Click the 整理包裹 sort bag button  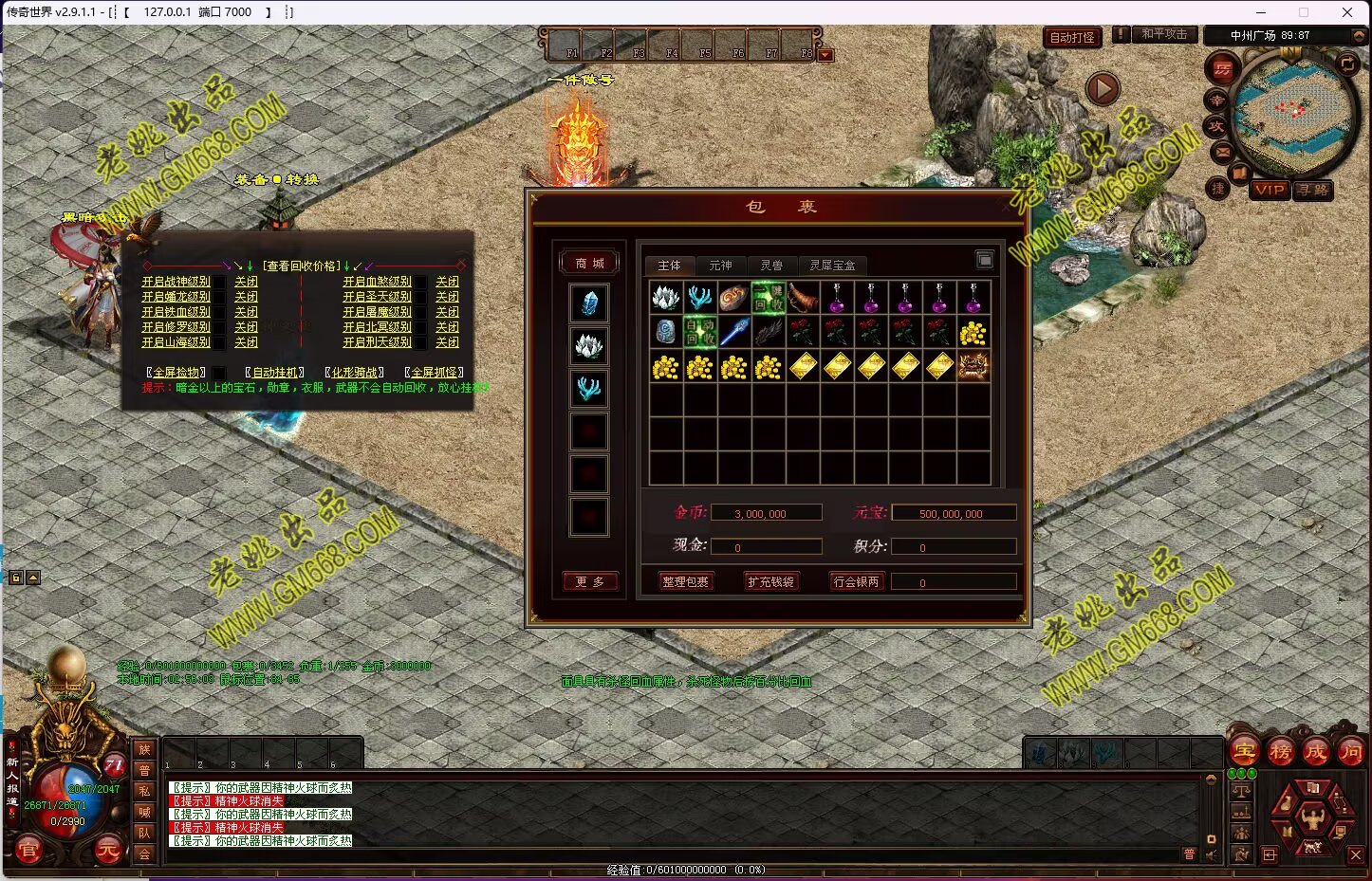[x=685, y=581]
